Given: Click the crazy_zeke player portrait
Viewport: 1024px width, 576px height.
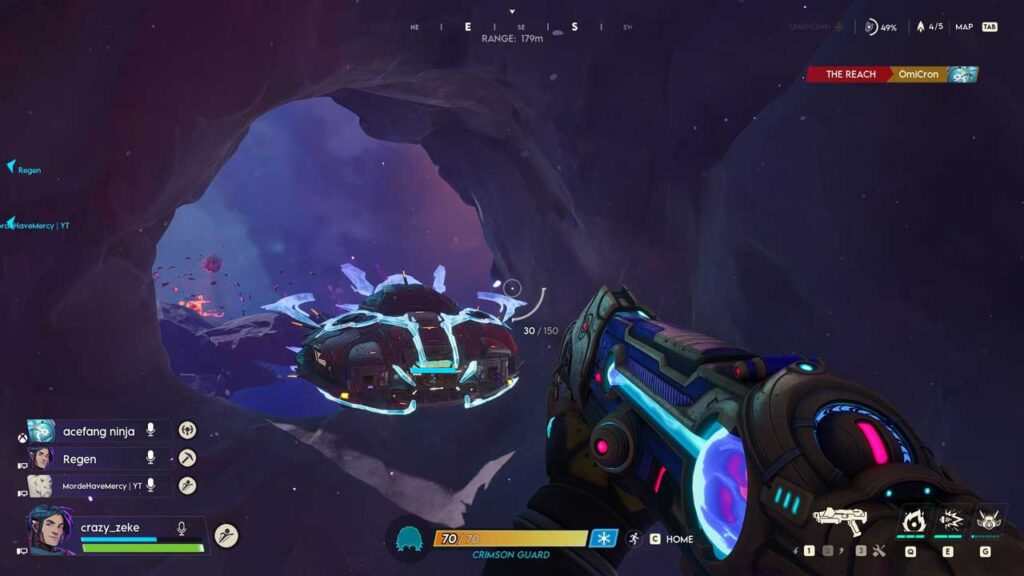Looking at the screenshot, I should [49, 528].
